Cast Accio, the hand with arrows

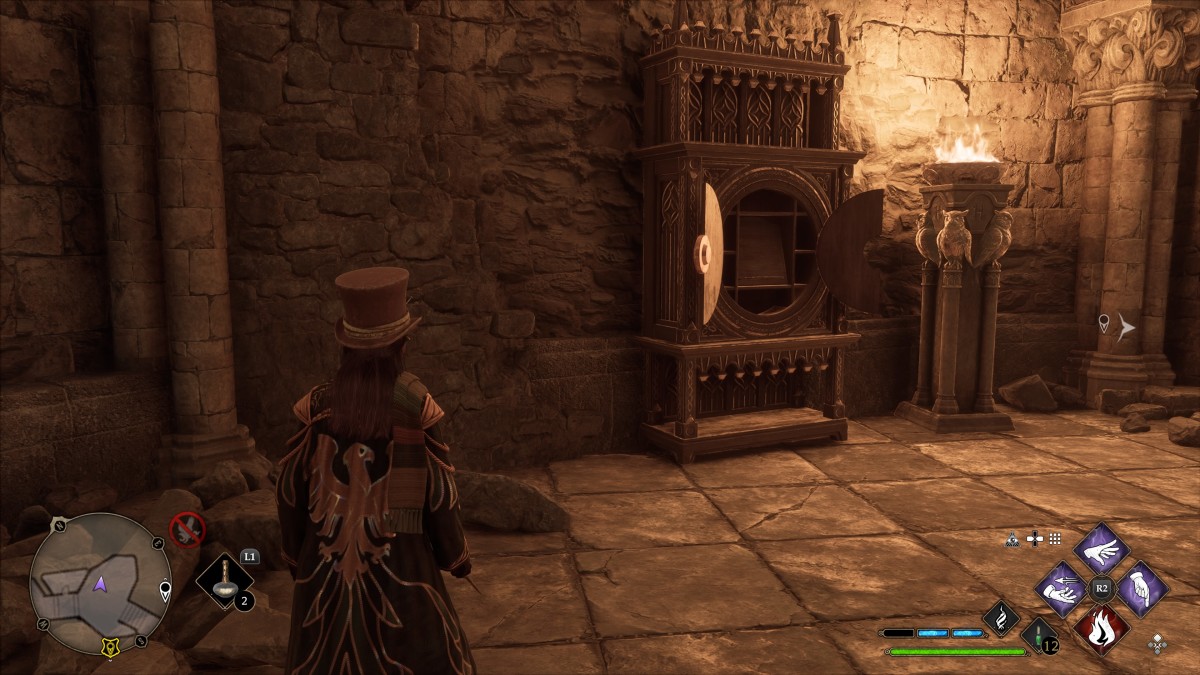coord(1062,589)
